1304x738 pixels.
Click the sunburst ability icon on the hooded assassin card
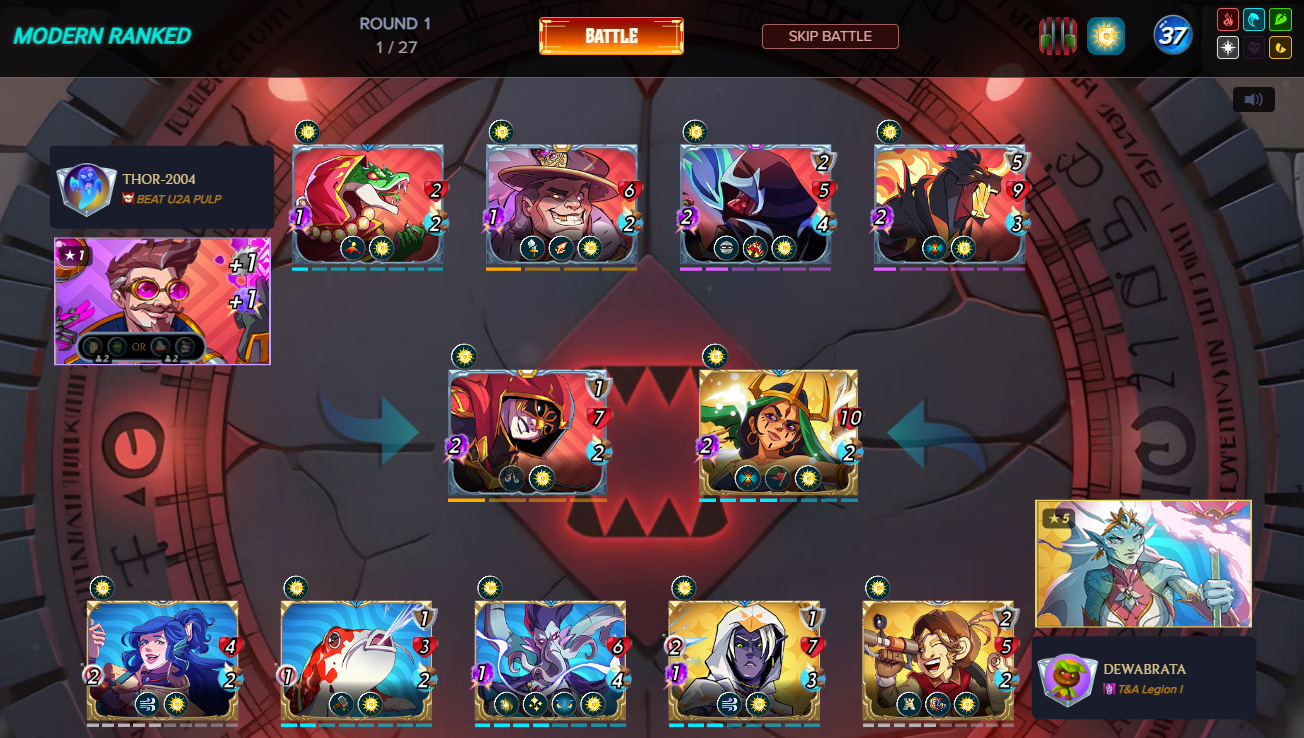pos(542,478)
